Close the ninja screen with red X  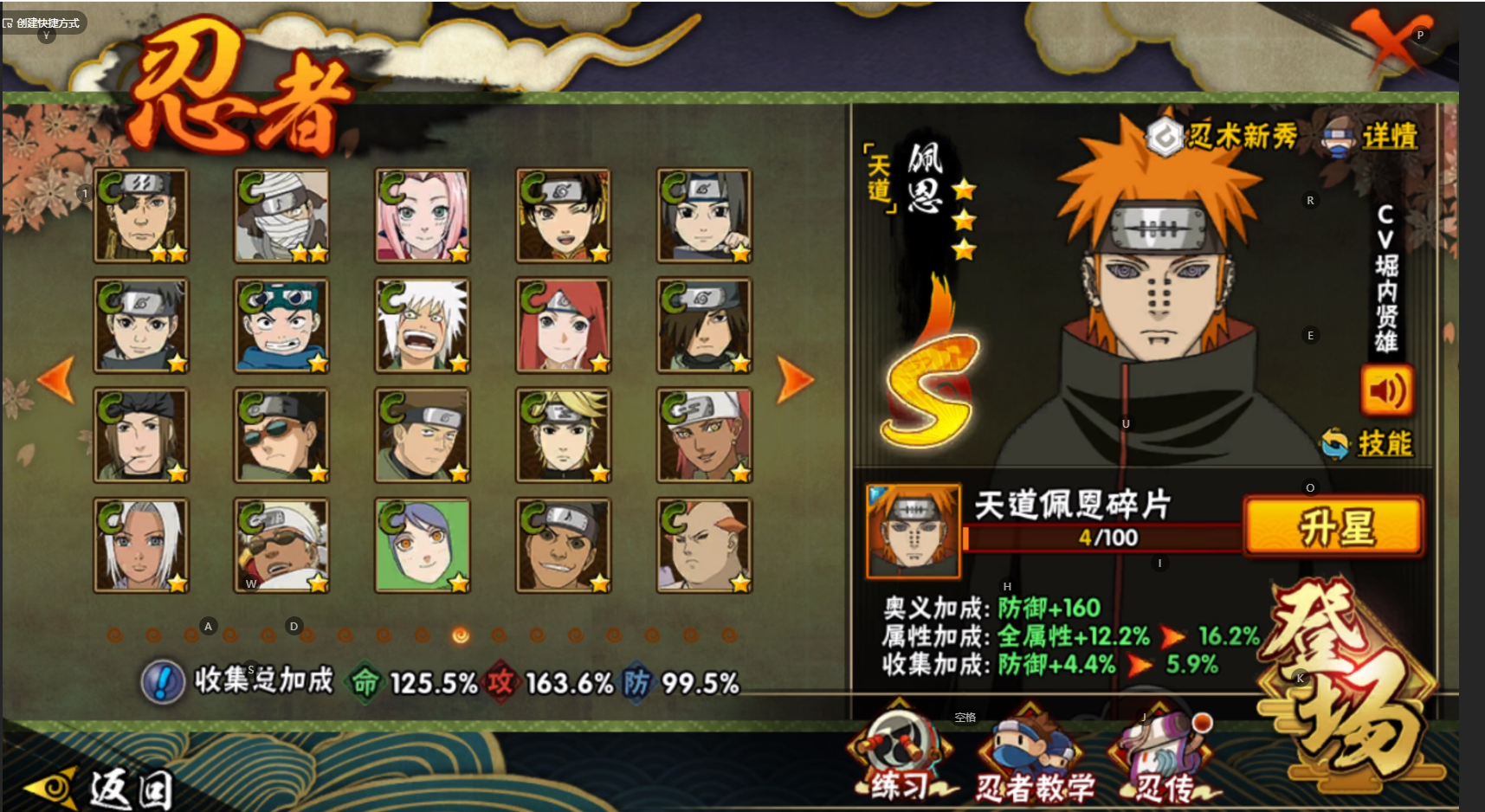pos(1389,40)
